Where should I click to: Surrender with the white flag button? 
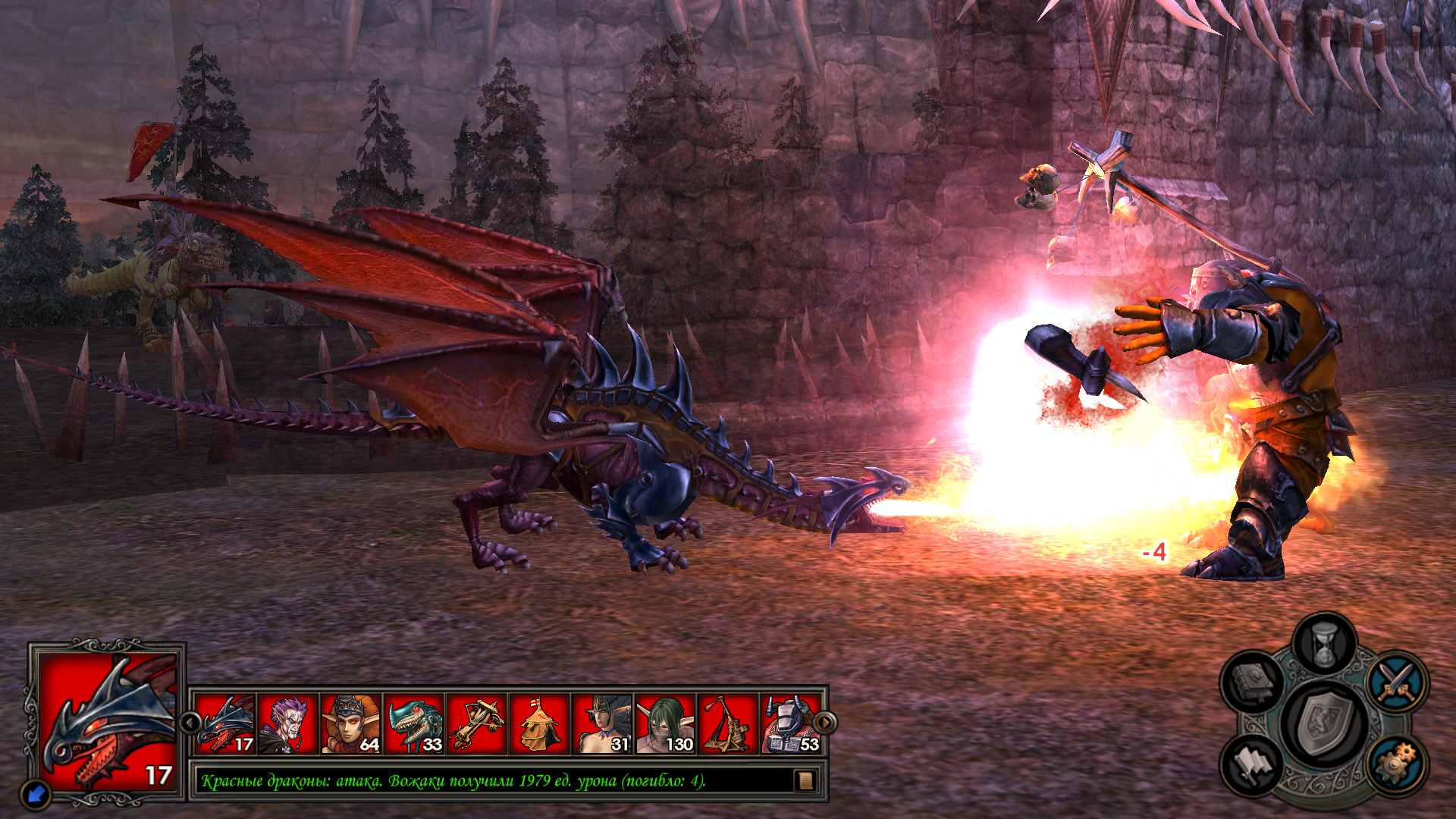pyautogui.click(x=1253, y=764)
